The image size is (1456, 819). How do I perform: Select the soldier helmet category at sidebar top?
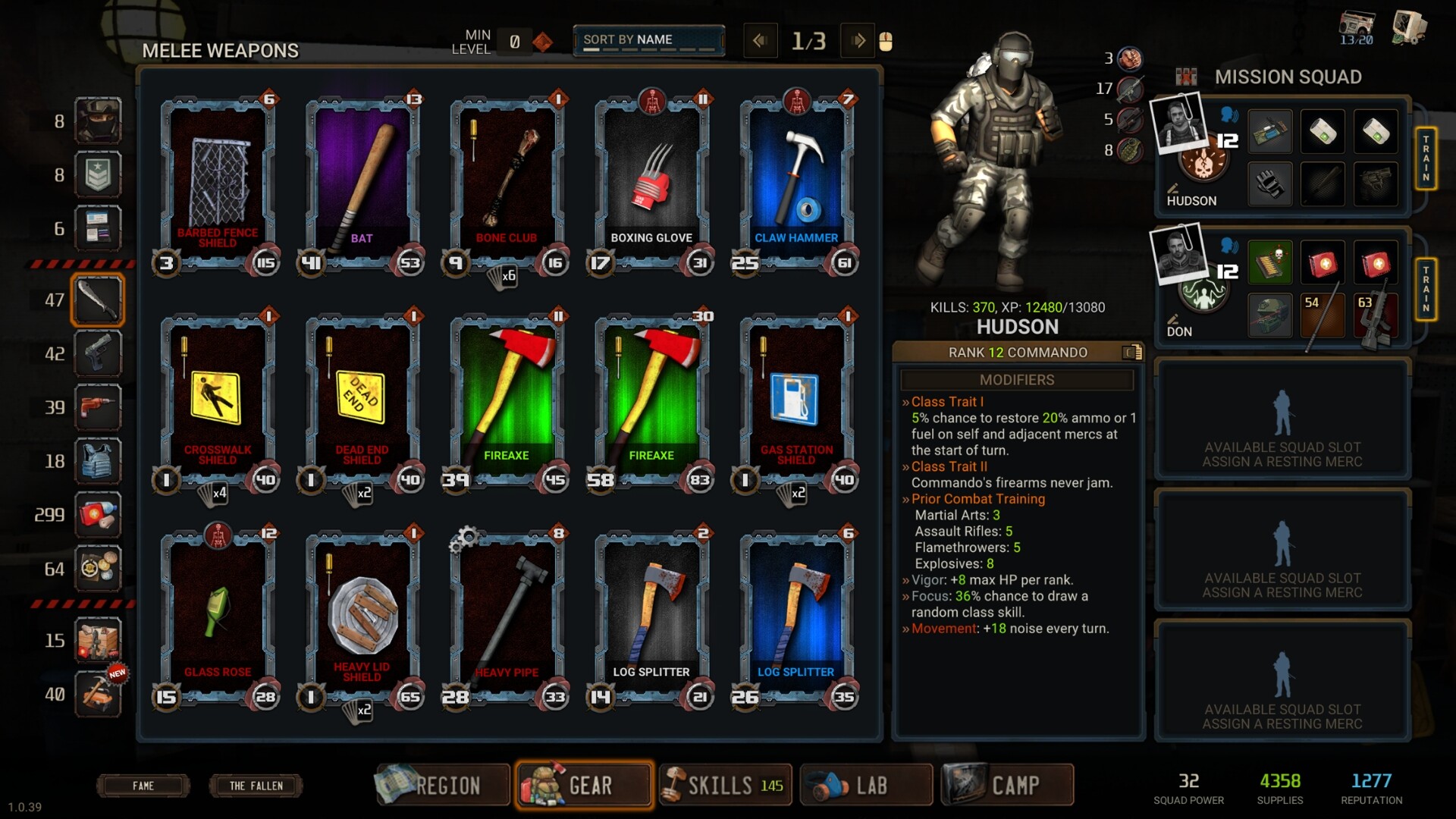98,119
